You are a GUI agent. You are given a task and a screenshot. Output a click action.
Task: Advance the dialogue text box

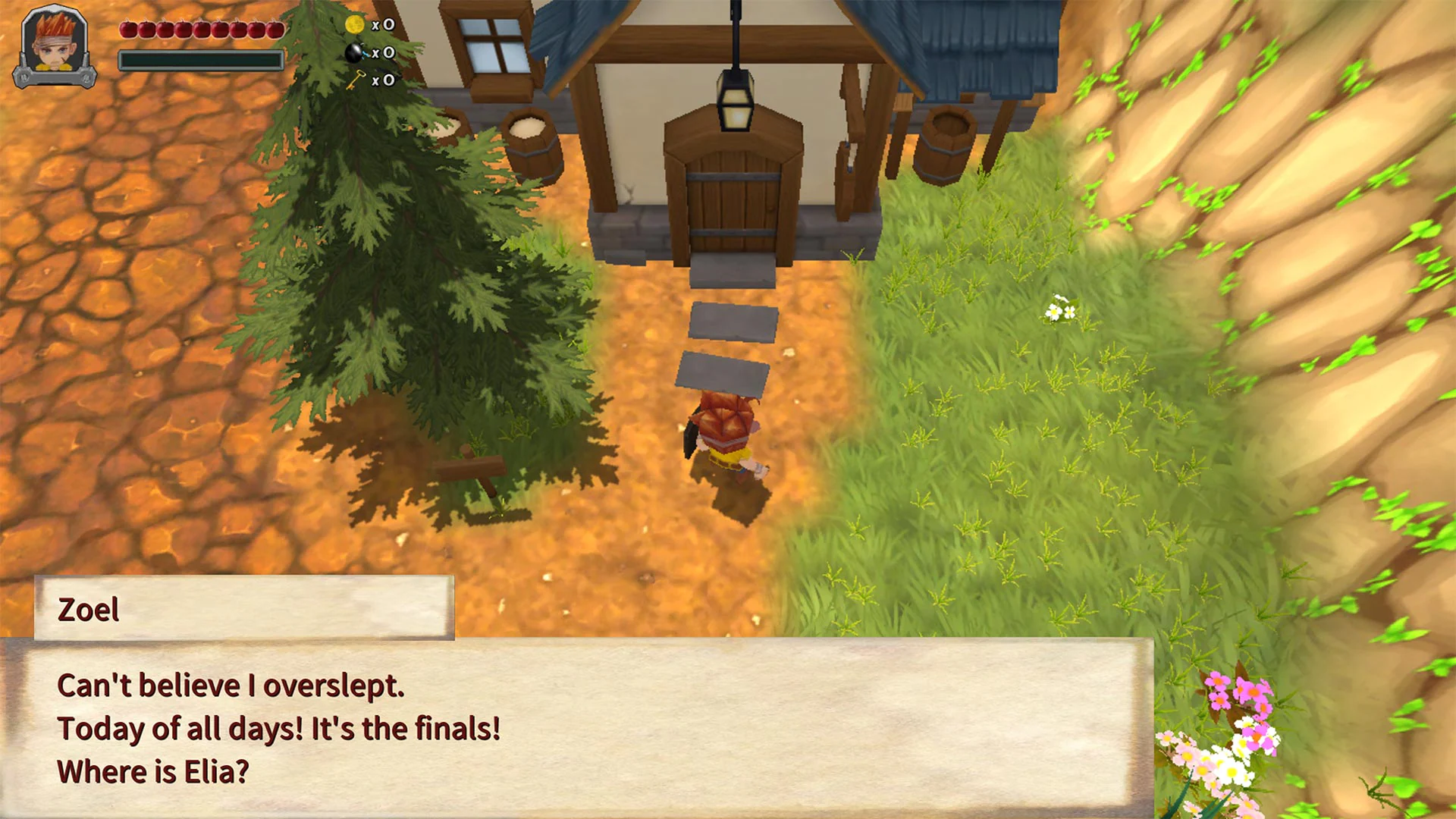(576, 726)
